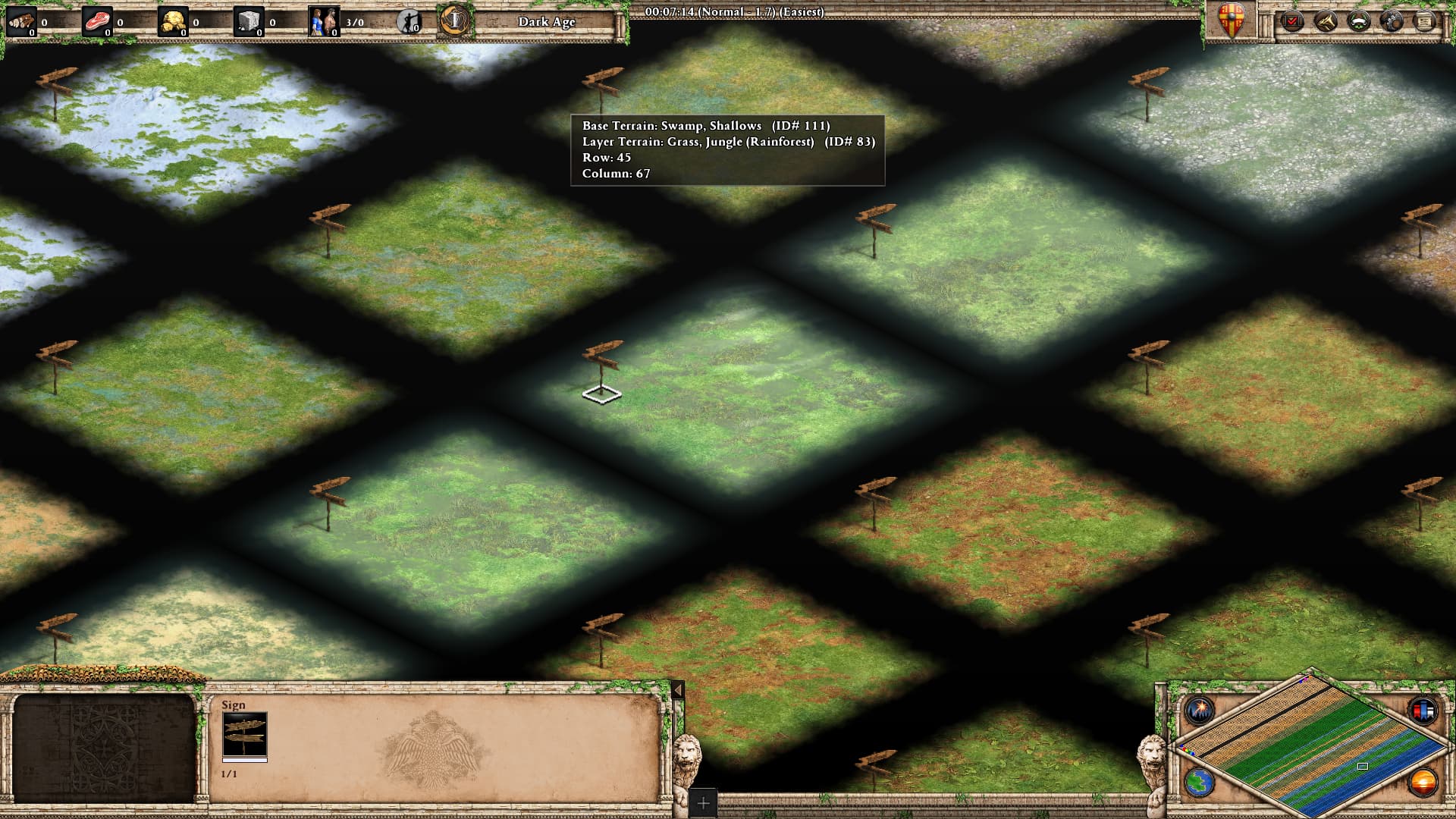Toggle the friend or foe colors button

coord(1423,711)
